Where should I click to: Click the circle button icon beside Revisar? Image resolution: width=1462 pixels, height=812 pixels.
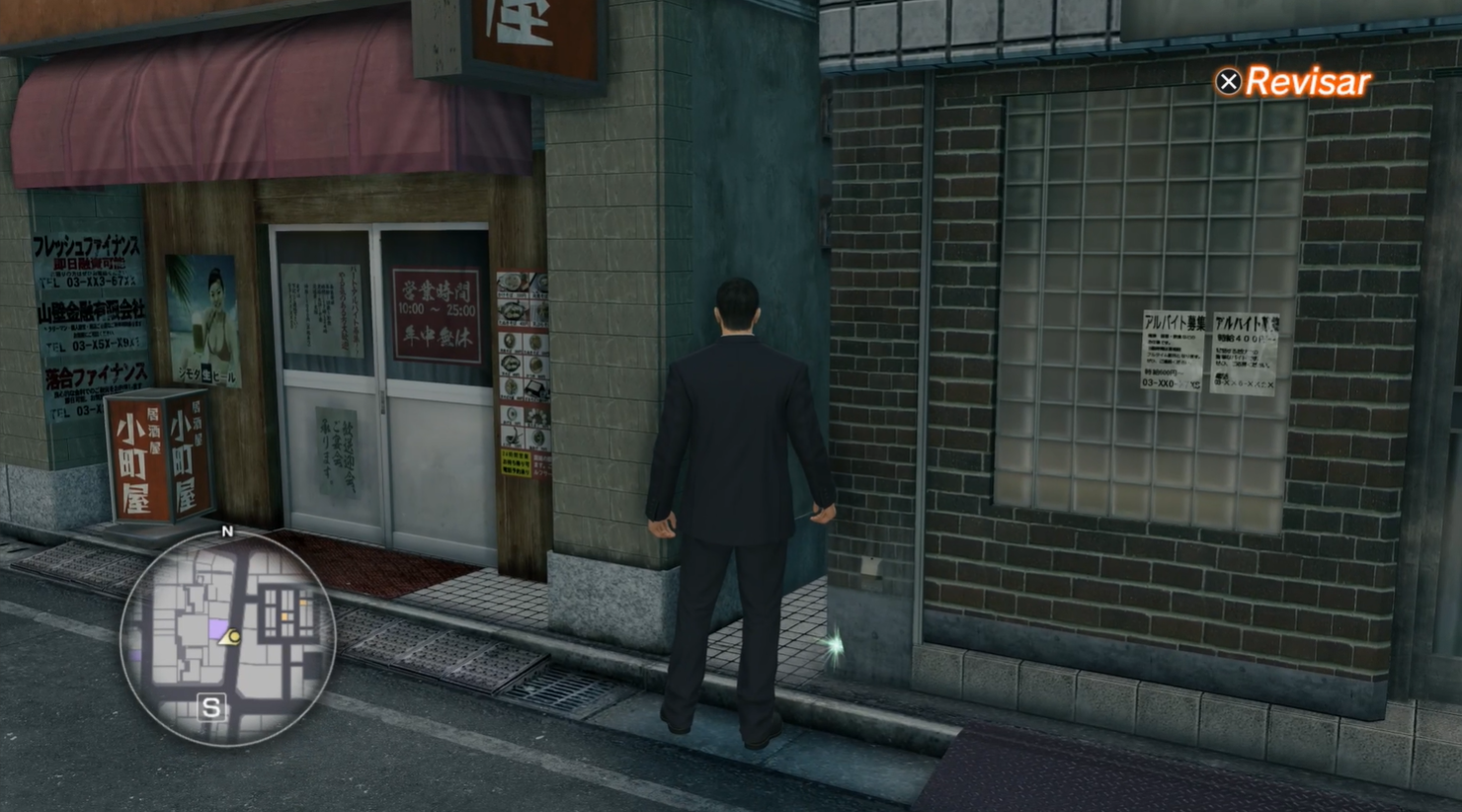point(1228,82)
